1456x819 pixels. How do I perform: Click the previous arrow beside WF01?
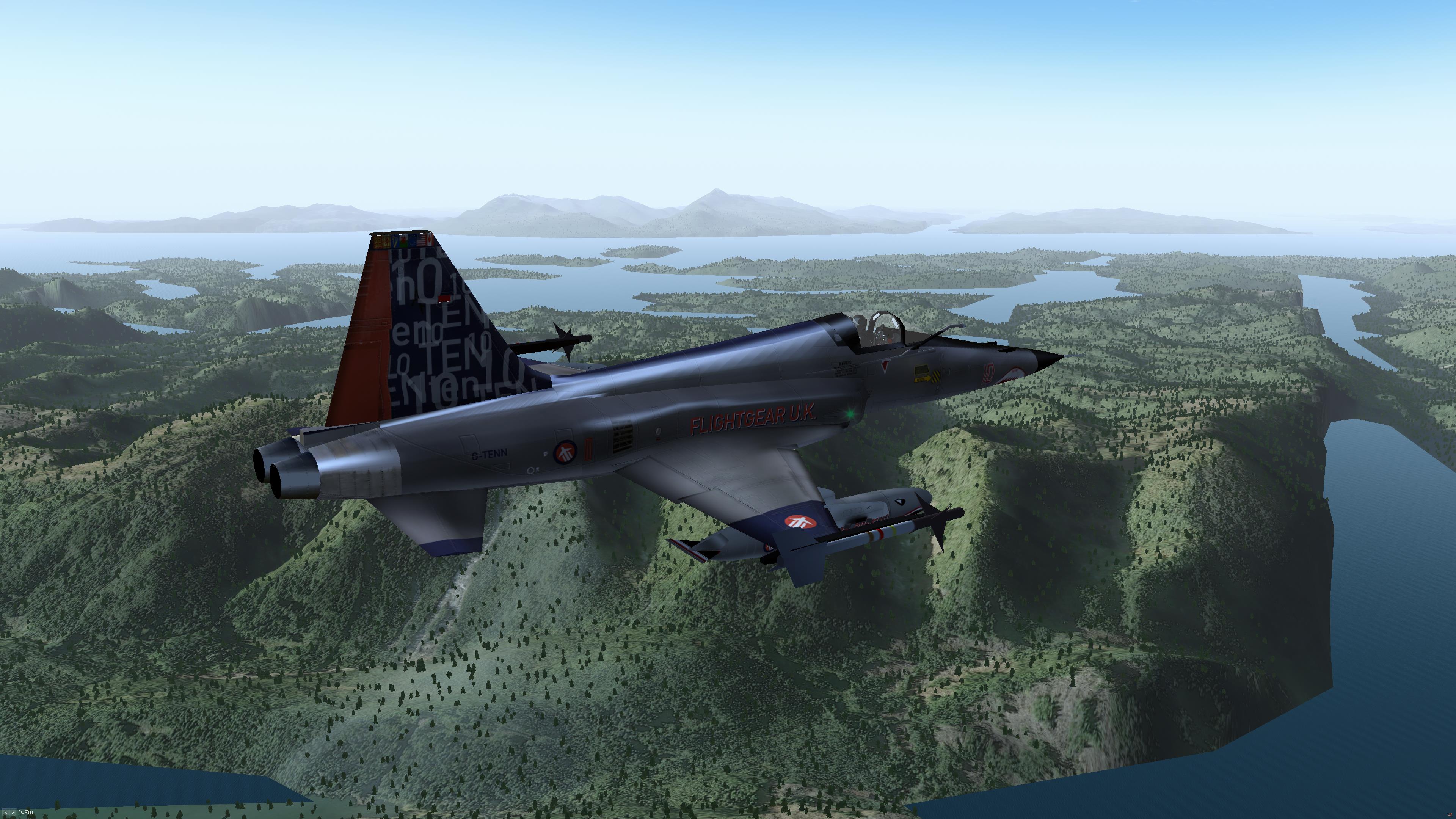click(6, 813)
